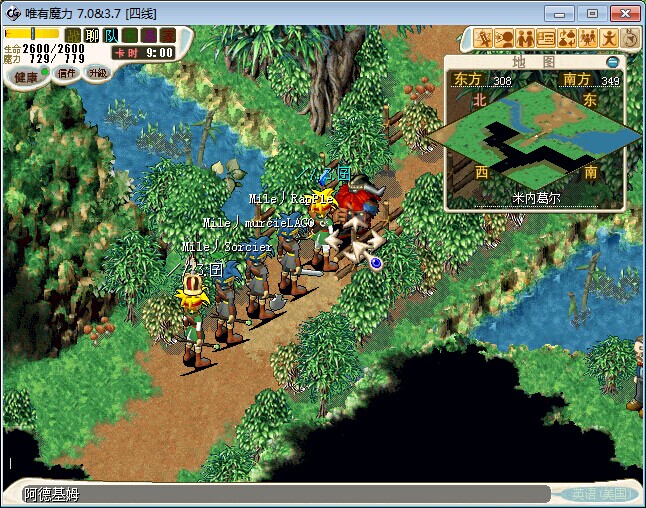Close the game window
646x508 pixels.
click(x=623, y=13)
